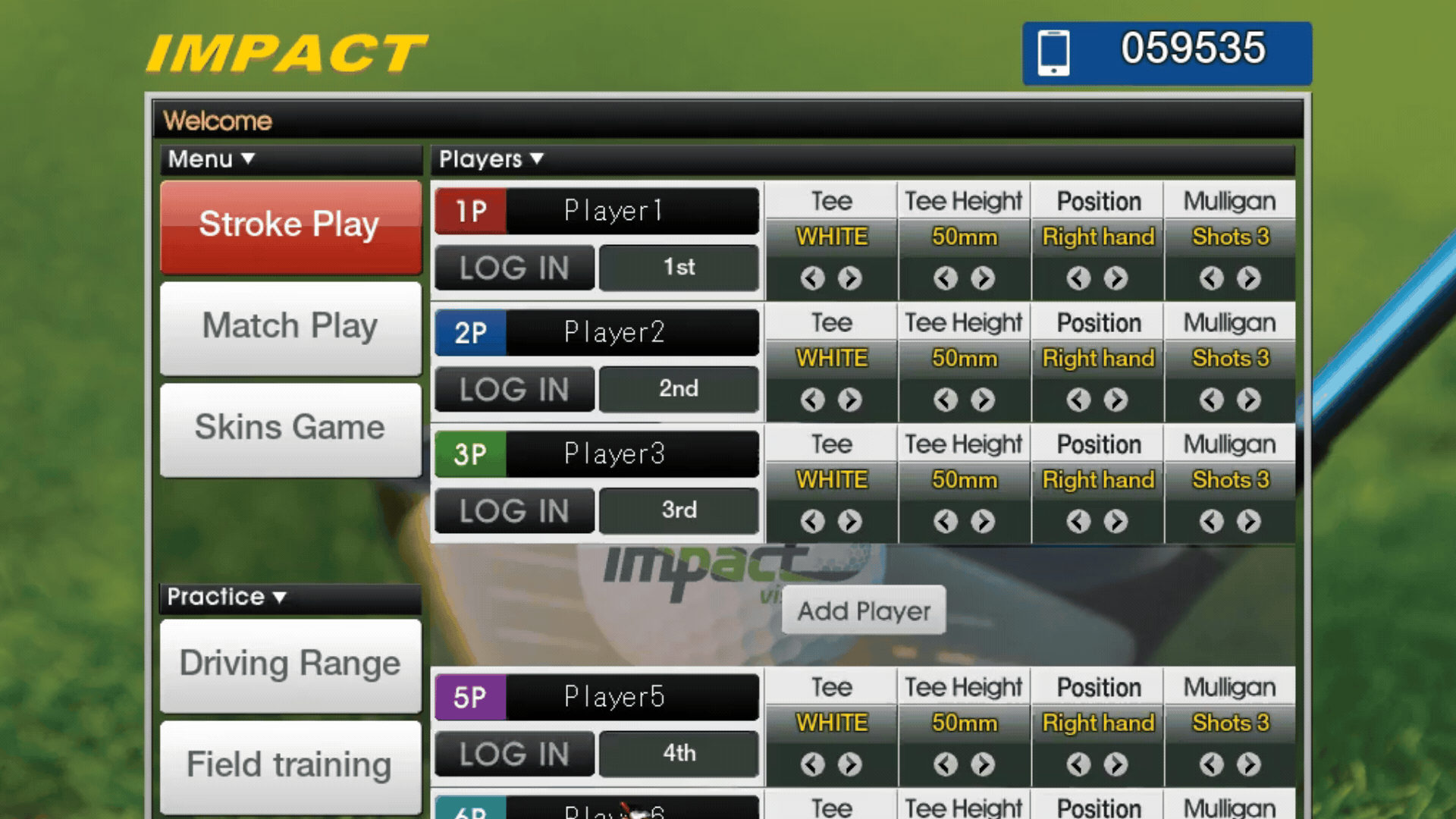Viewport: 1456px width, 819px height.
Task: Select the 1P red player badge
Action: pyautogui.click(x=469, y=211)
